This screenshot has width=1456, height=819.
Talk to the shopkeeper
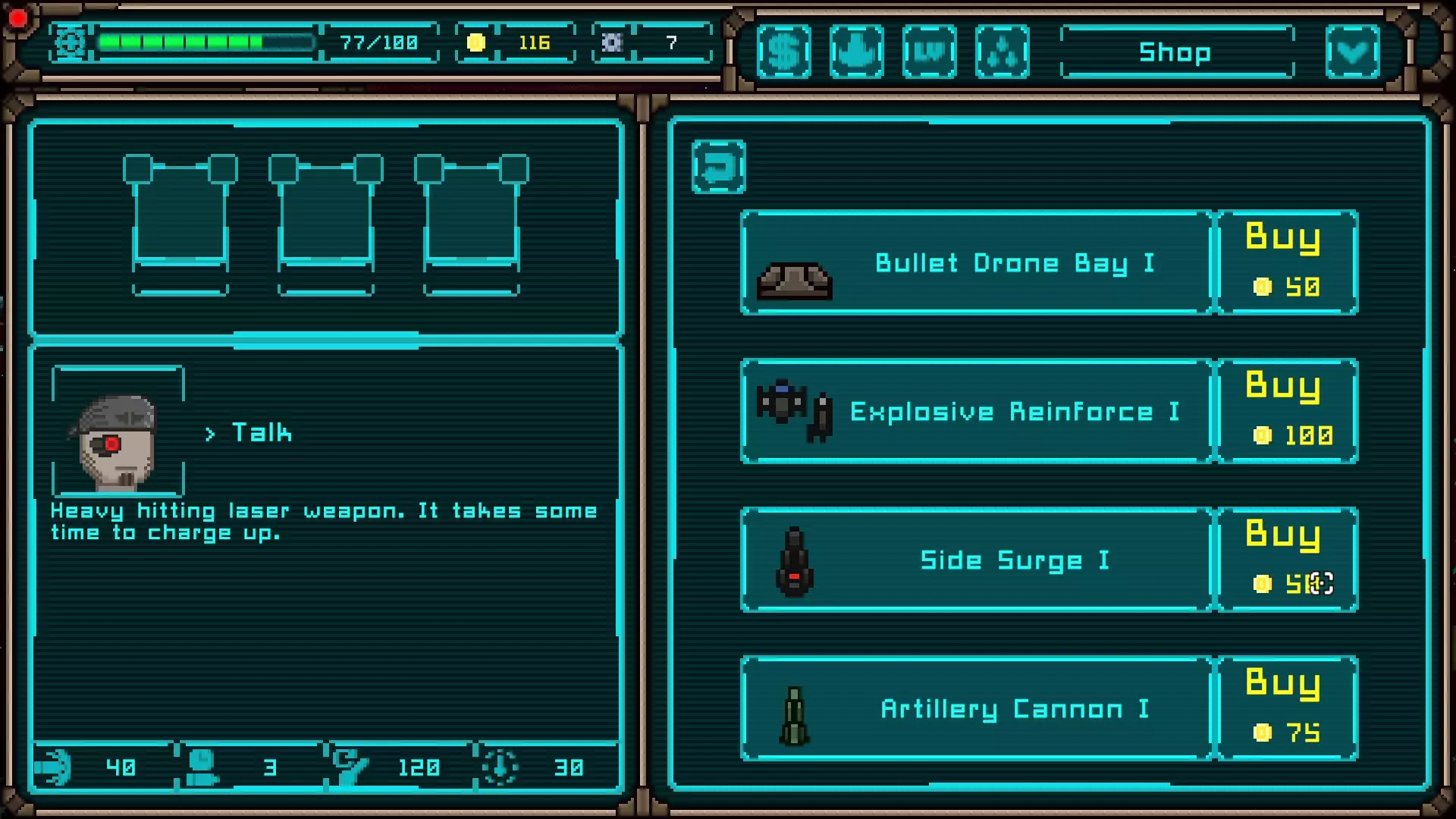260,433
